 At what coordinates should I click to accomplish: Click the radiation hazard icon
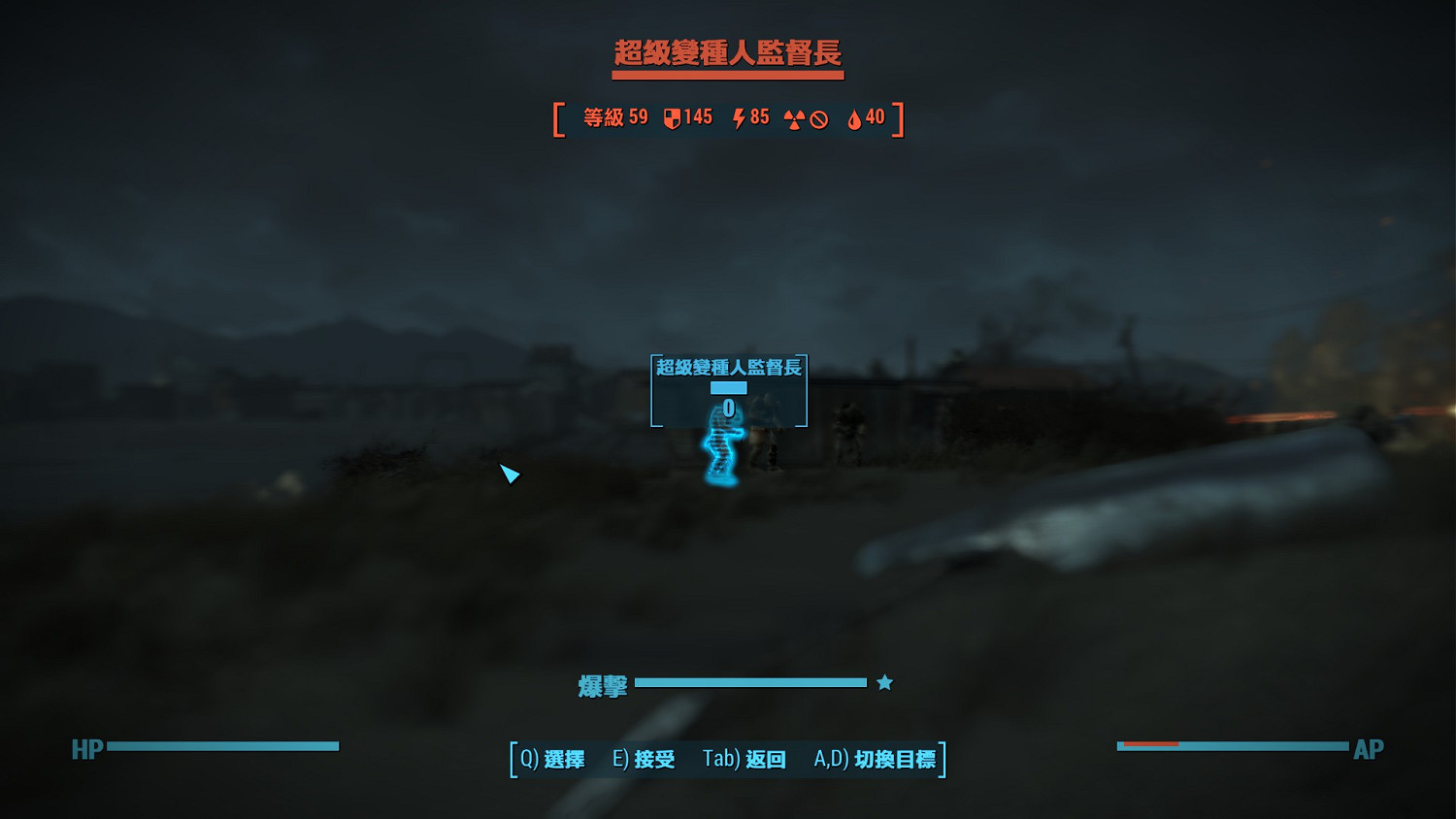coord(793,118)
